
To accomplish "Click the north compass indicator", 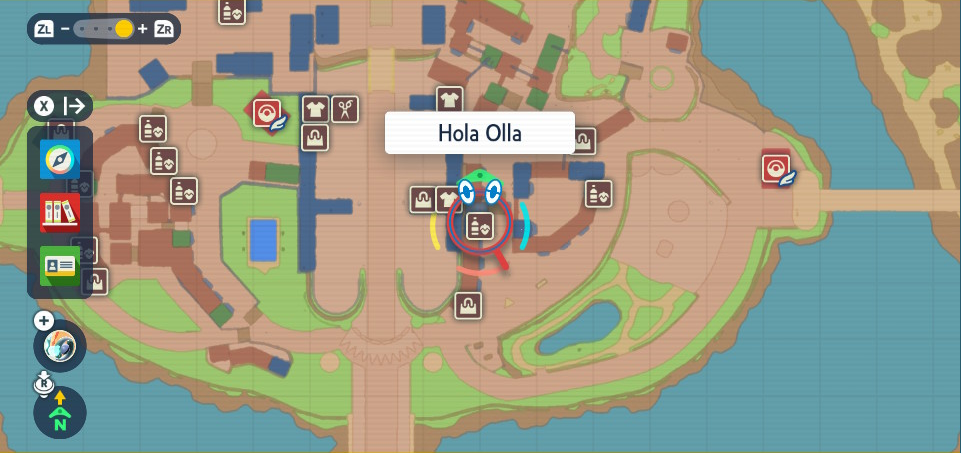I will pyautogui.click(x=60, y=412).
